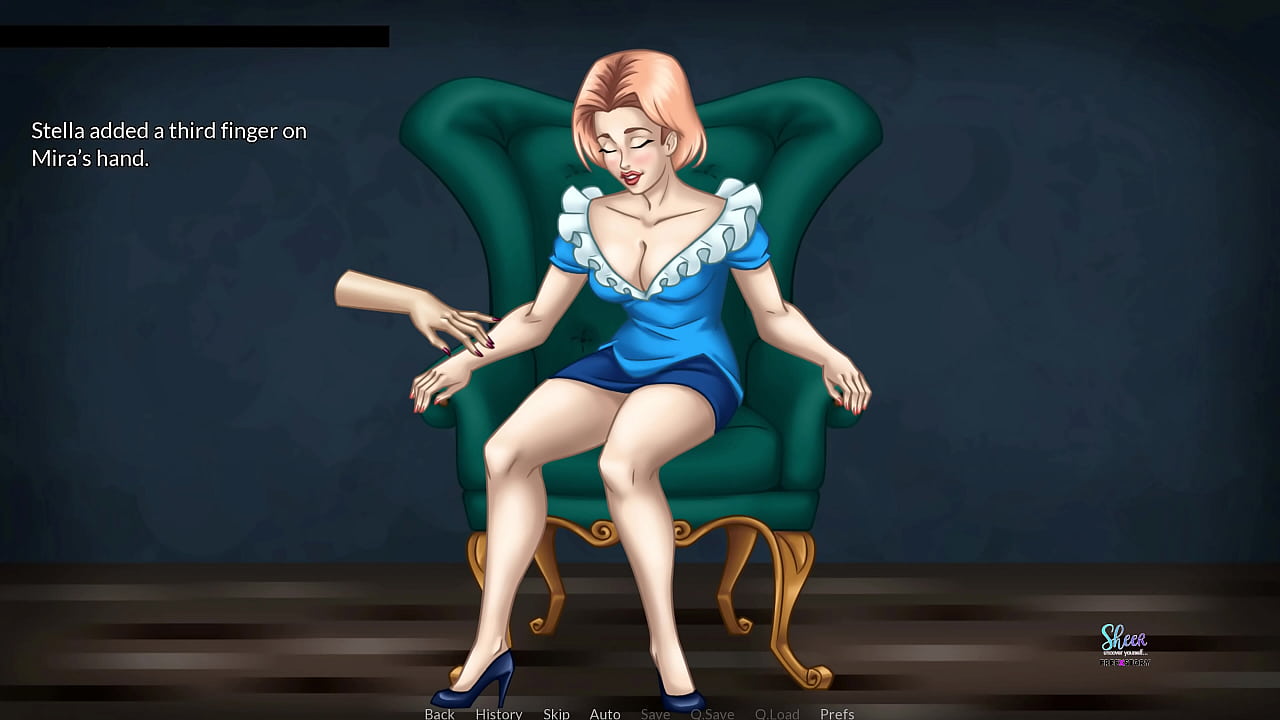Screen dimensions: 1280x720
Task: Activate Skip mode
Action: point(556,713)
